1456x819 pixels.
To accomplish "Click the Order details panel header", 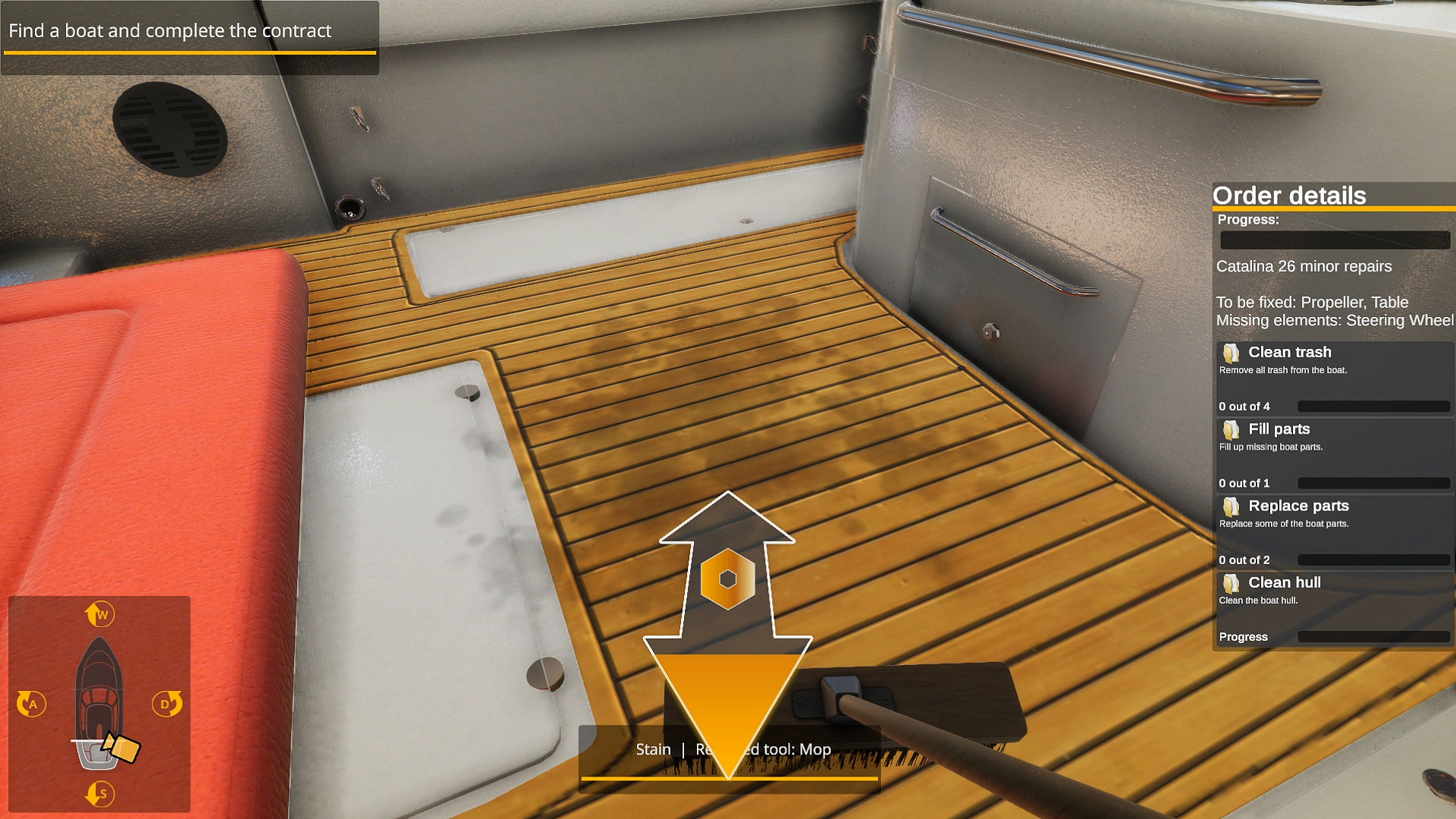I will 1289,195.
